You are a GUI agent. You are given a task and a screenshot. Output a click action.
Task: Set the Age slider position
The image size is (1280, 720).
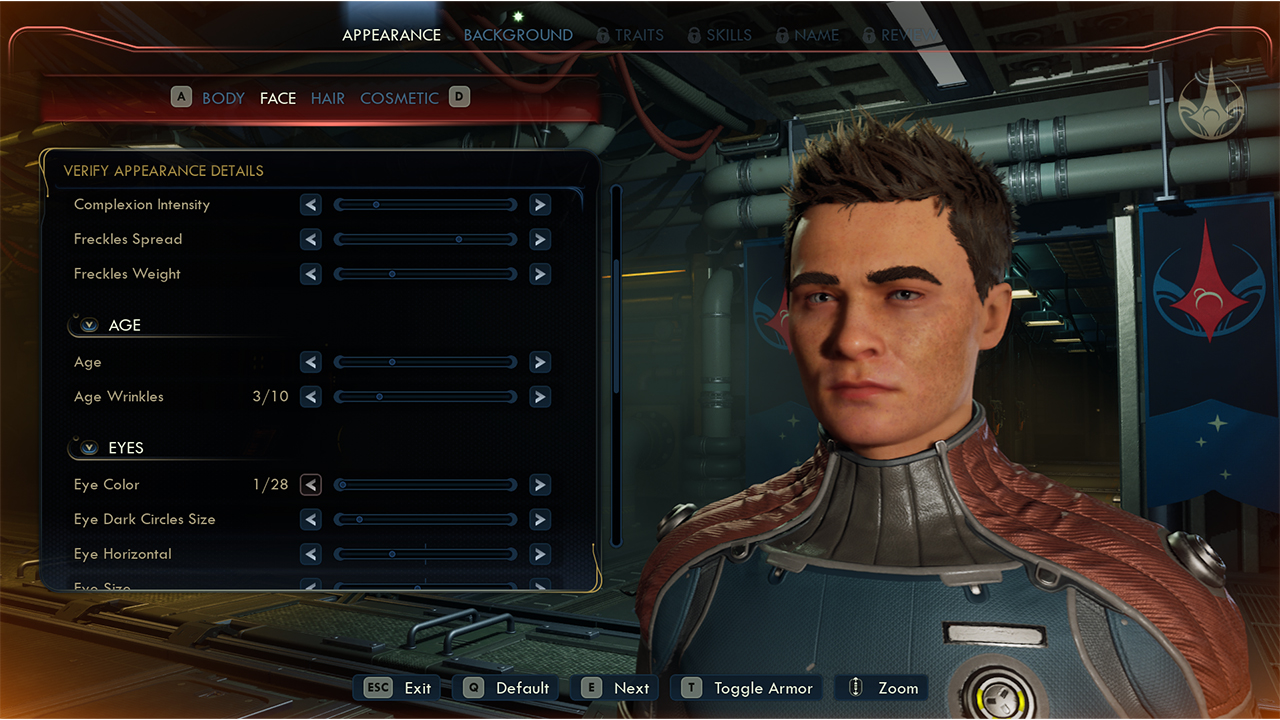(425, 362)
